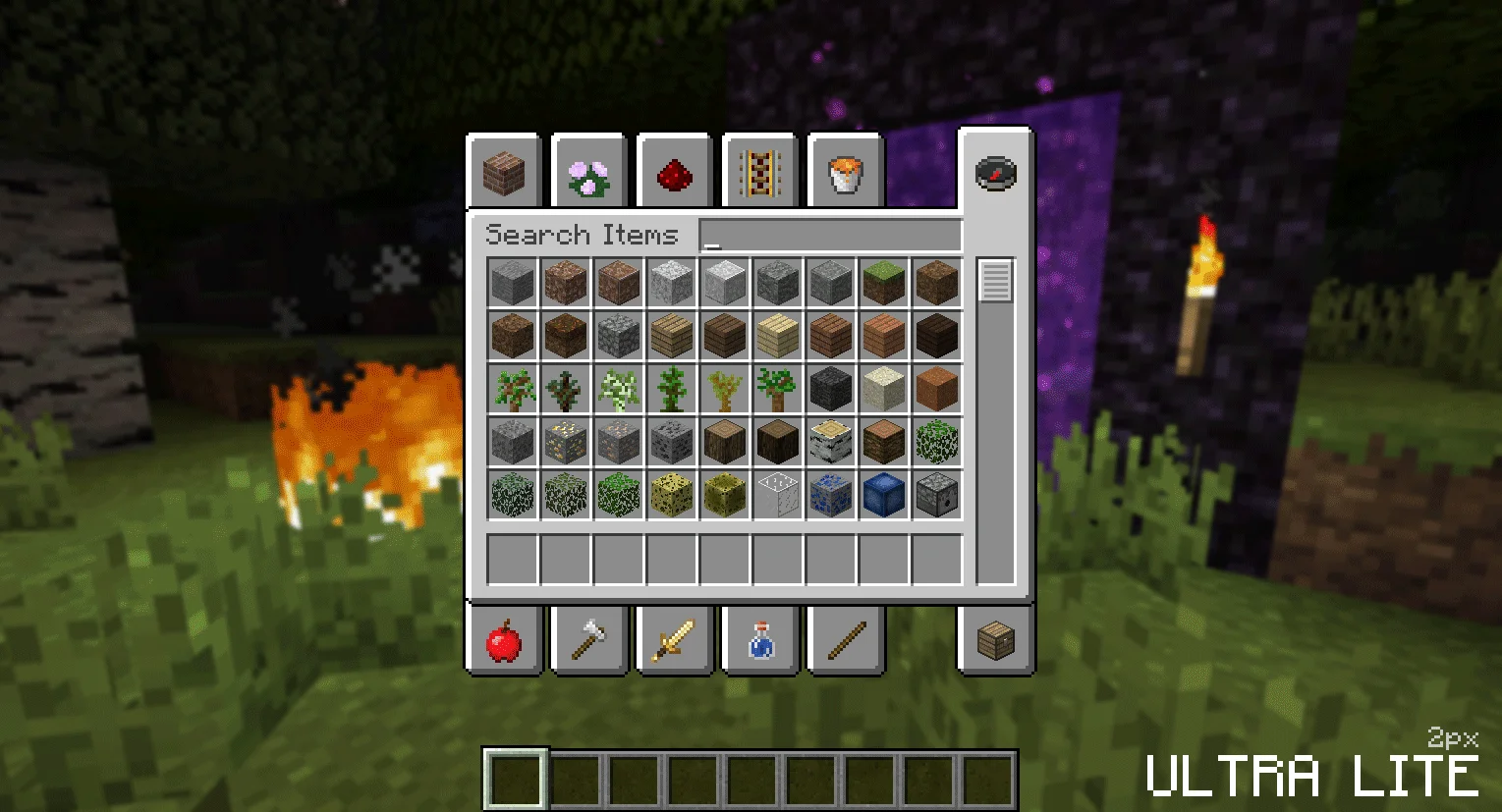
Task: Pick the grass block from the grid
Action: (883, 283)
